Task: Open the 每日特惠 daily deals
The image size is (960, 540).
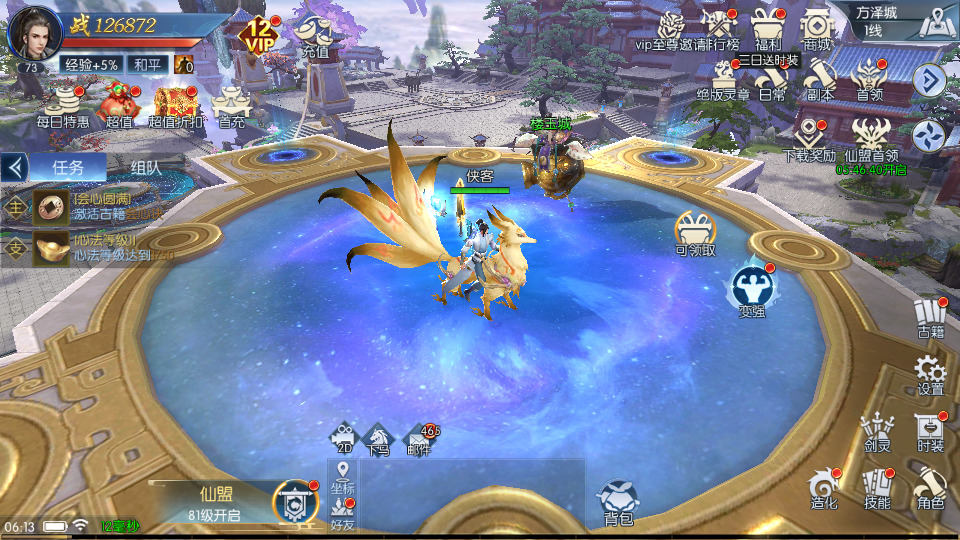Action: click(63, 104)
